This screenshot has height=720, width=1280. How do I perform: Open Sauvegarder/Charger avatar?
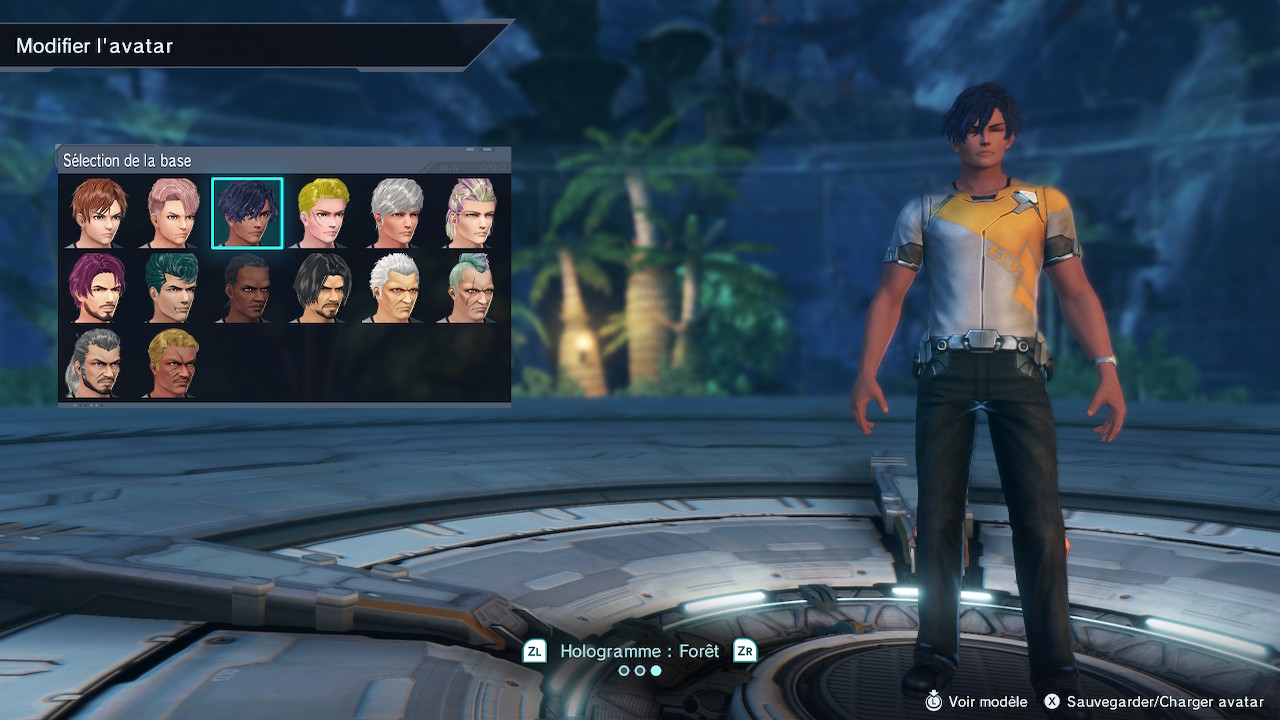[x=1153, y=702]
